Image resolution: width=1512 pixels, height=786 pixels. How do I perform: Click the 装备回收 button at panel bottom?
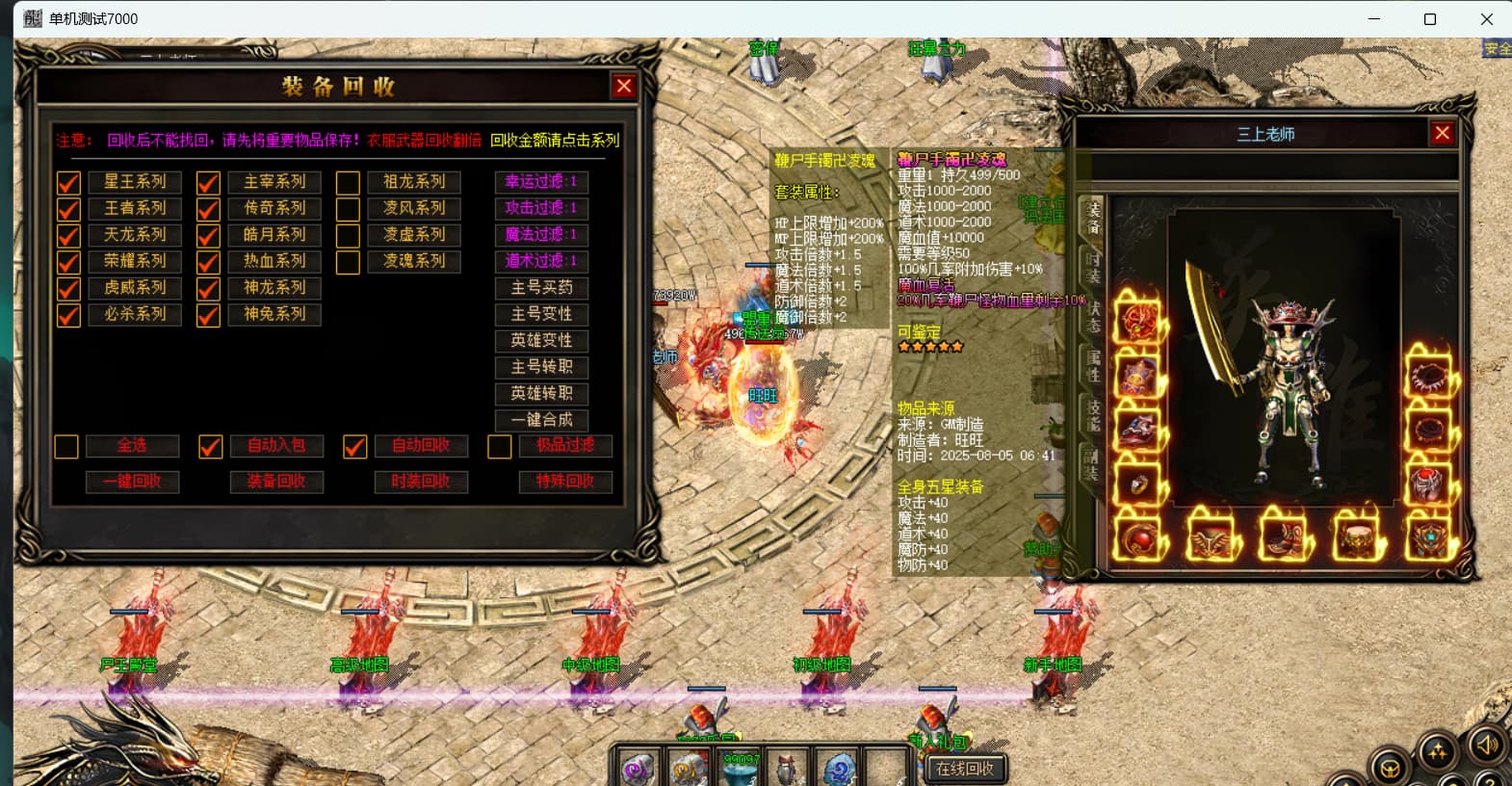pyautogui.click(x=276, y=482)
